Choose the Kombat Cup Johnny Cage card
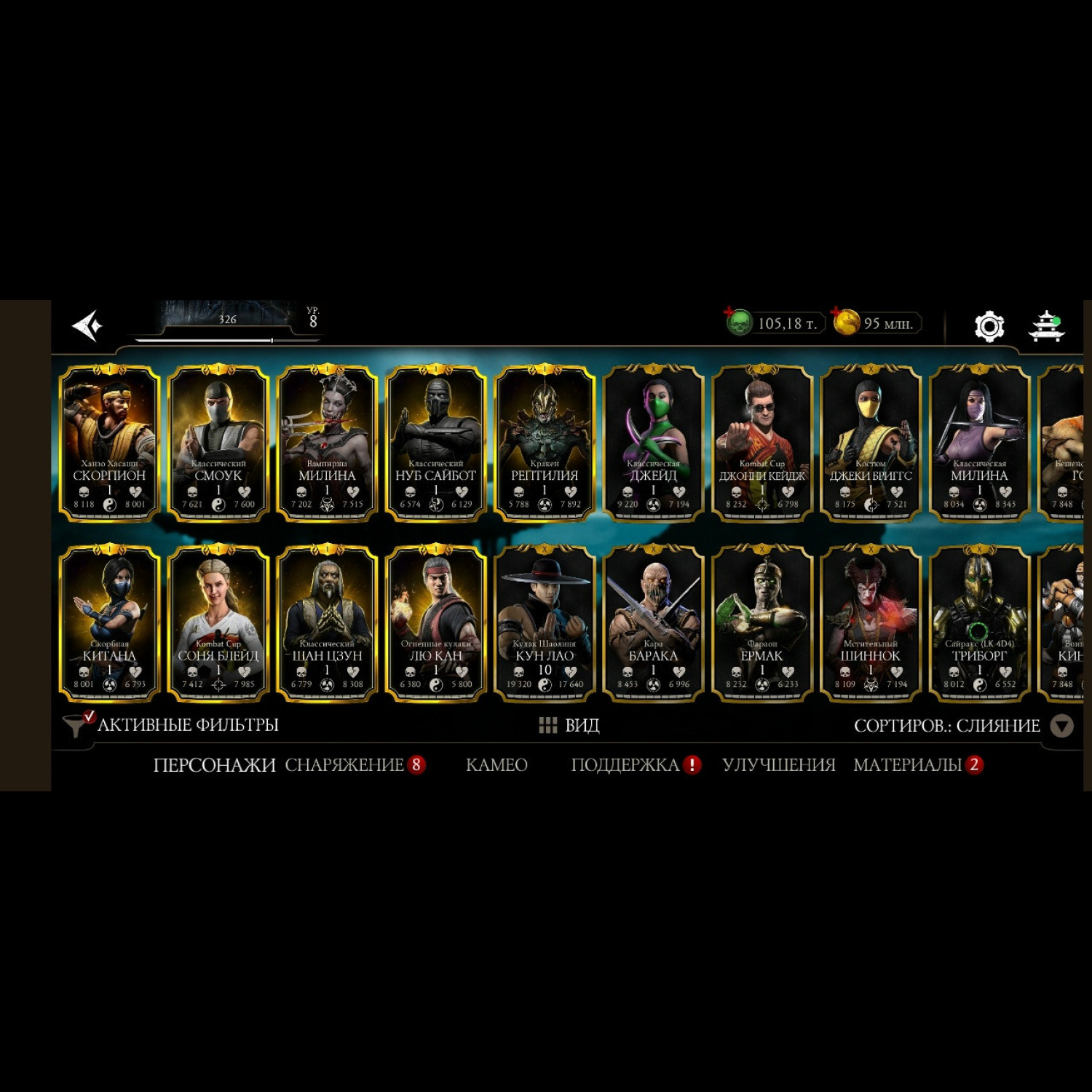Image resolution: width=1092 pixels, height=1092 pixels. pos(762,443)
